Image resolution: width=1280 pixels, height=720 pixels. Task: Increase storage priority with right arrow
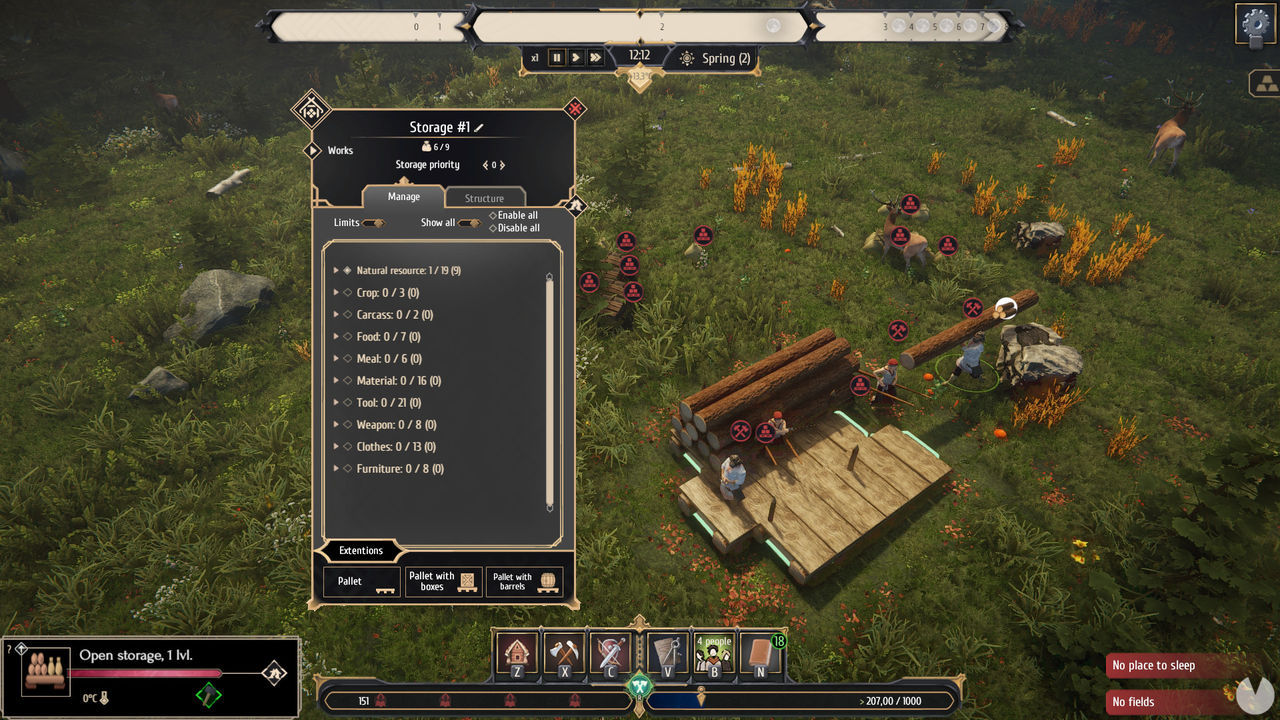(502, 165)
